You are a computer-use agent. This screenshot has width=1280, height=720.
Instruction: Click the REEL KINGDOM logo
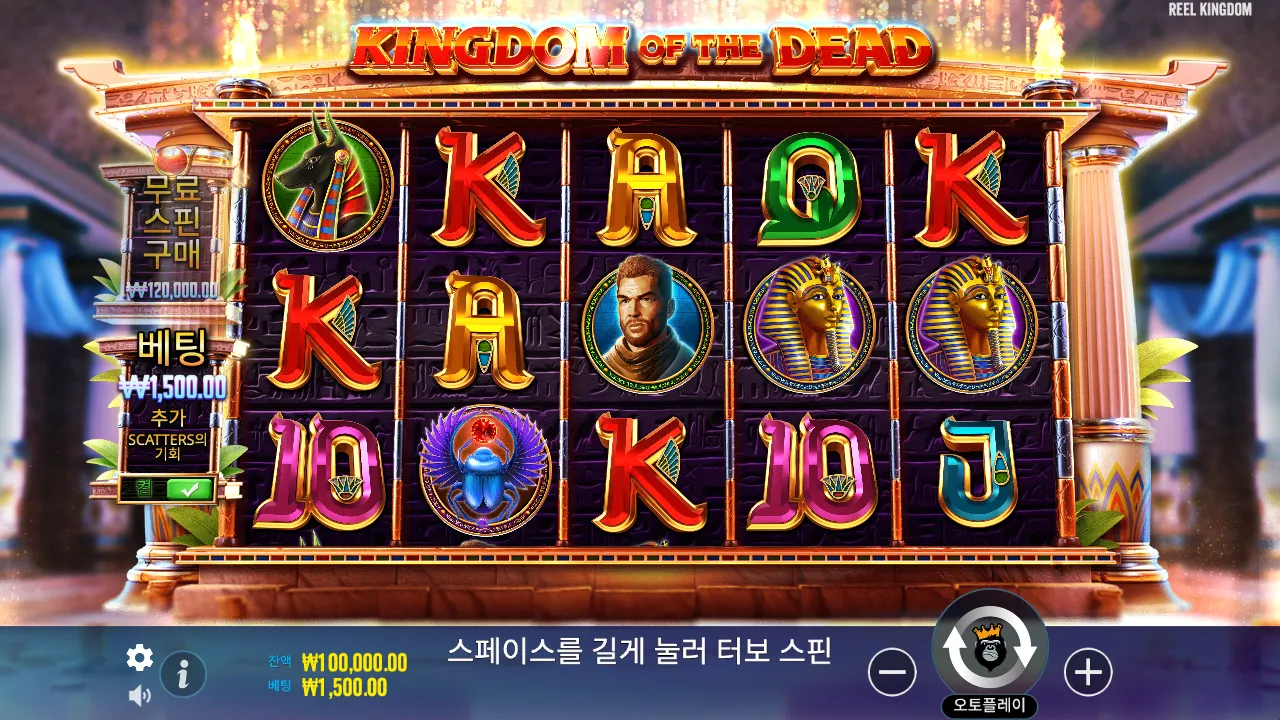1209,11
